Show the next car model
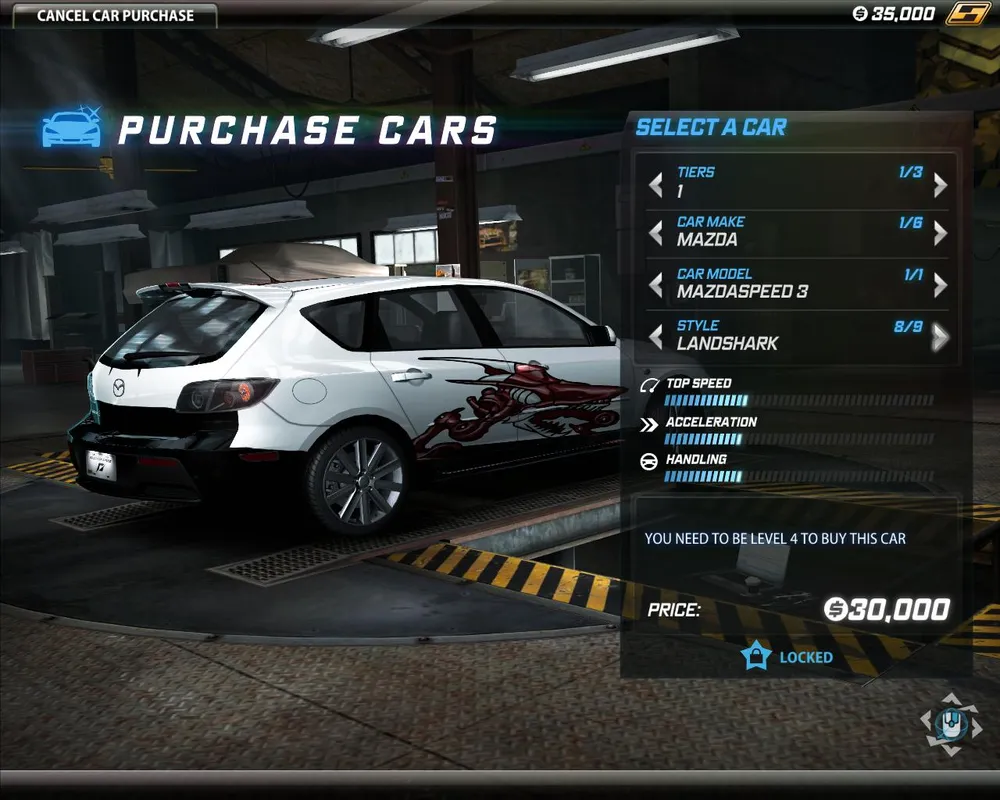 940,286
